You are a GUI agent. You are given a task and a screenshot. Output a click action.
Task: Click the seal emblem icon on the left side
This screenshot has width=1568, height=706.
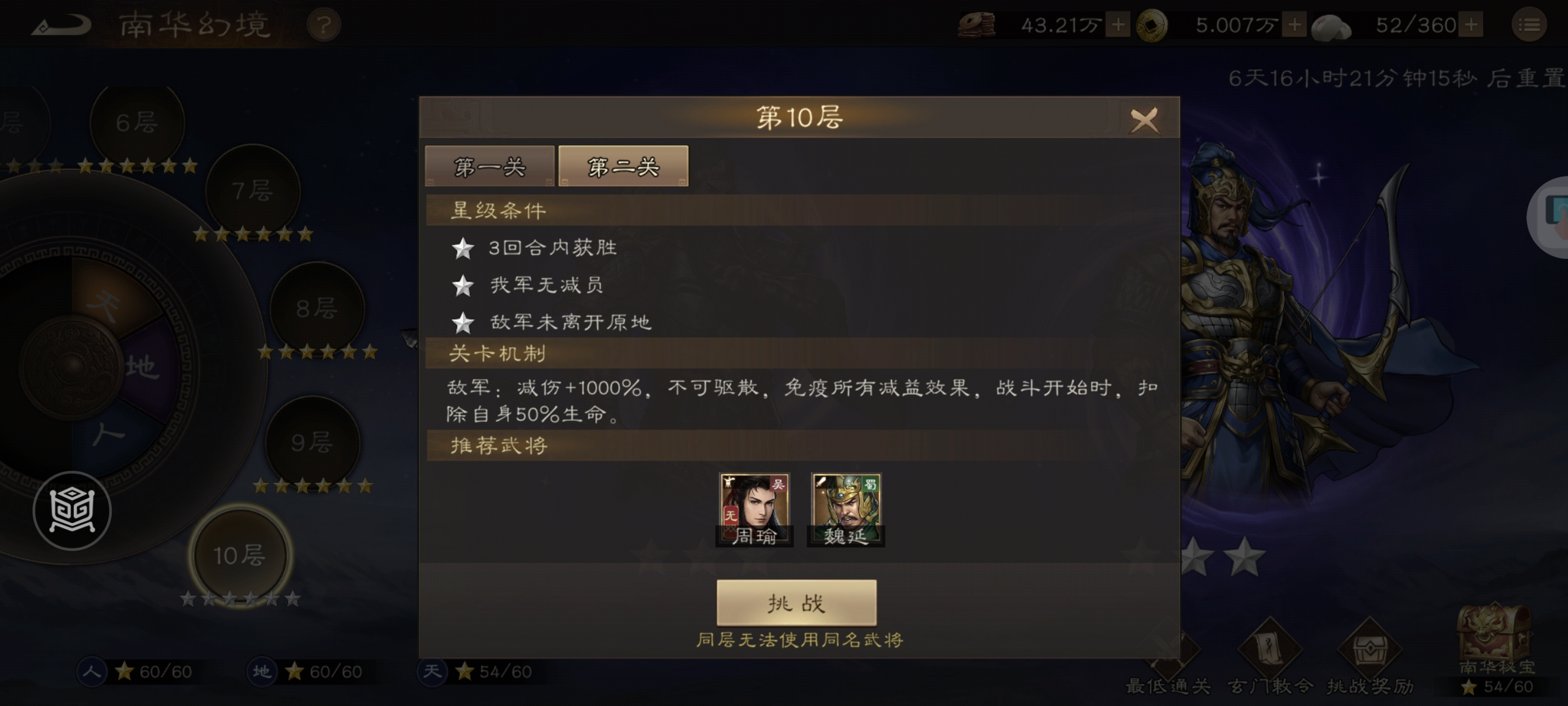(72, 509)
